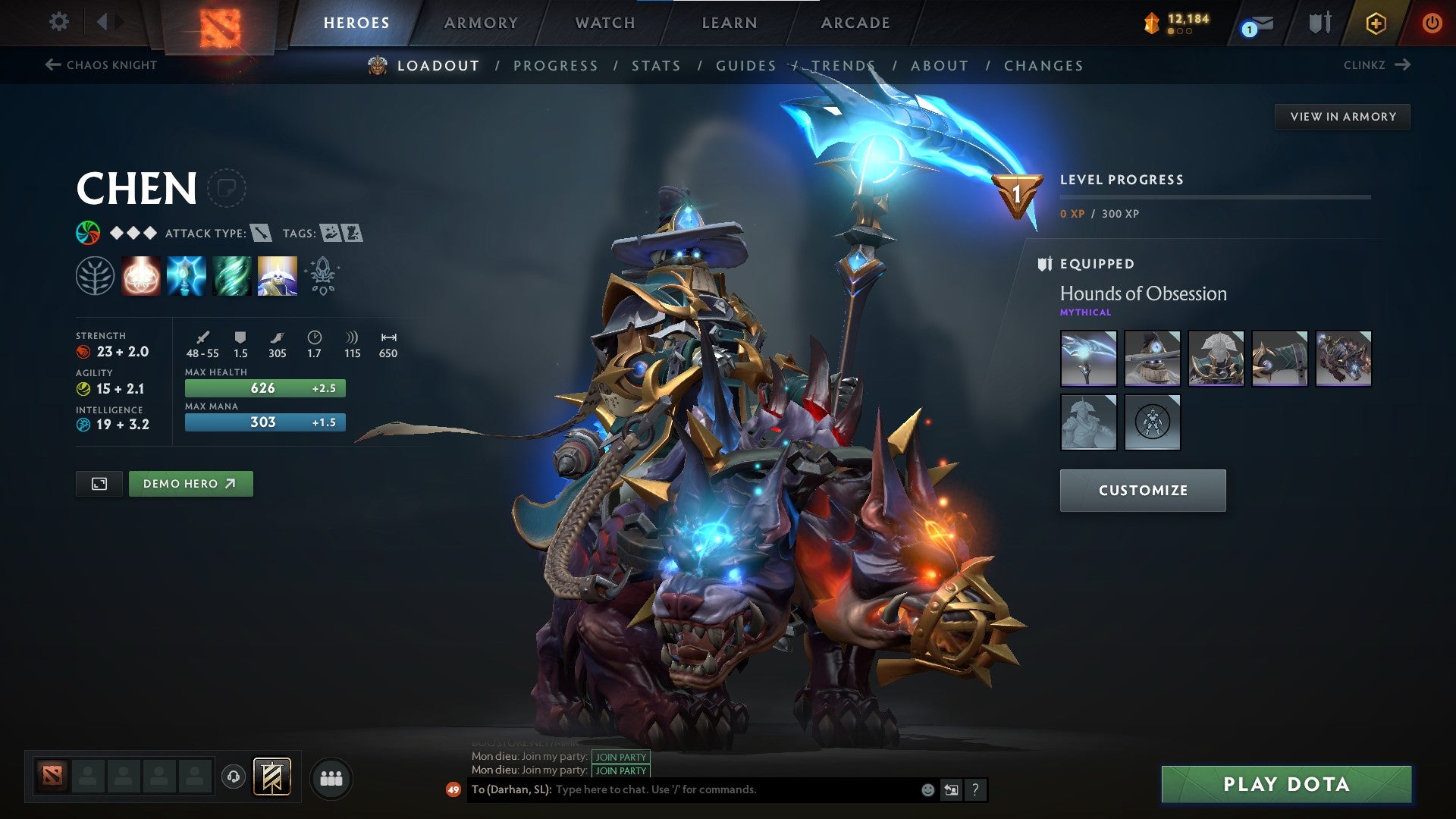Image resolution: width=1456 pixels, height=819 pixels.
Task: Select the first Hounds of Obsession item thumbnail
Action: (1088, 358)
